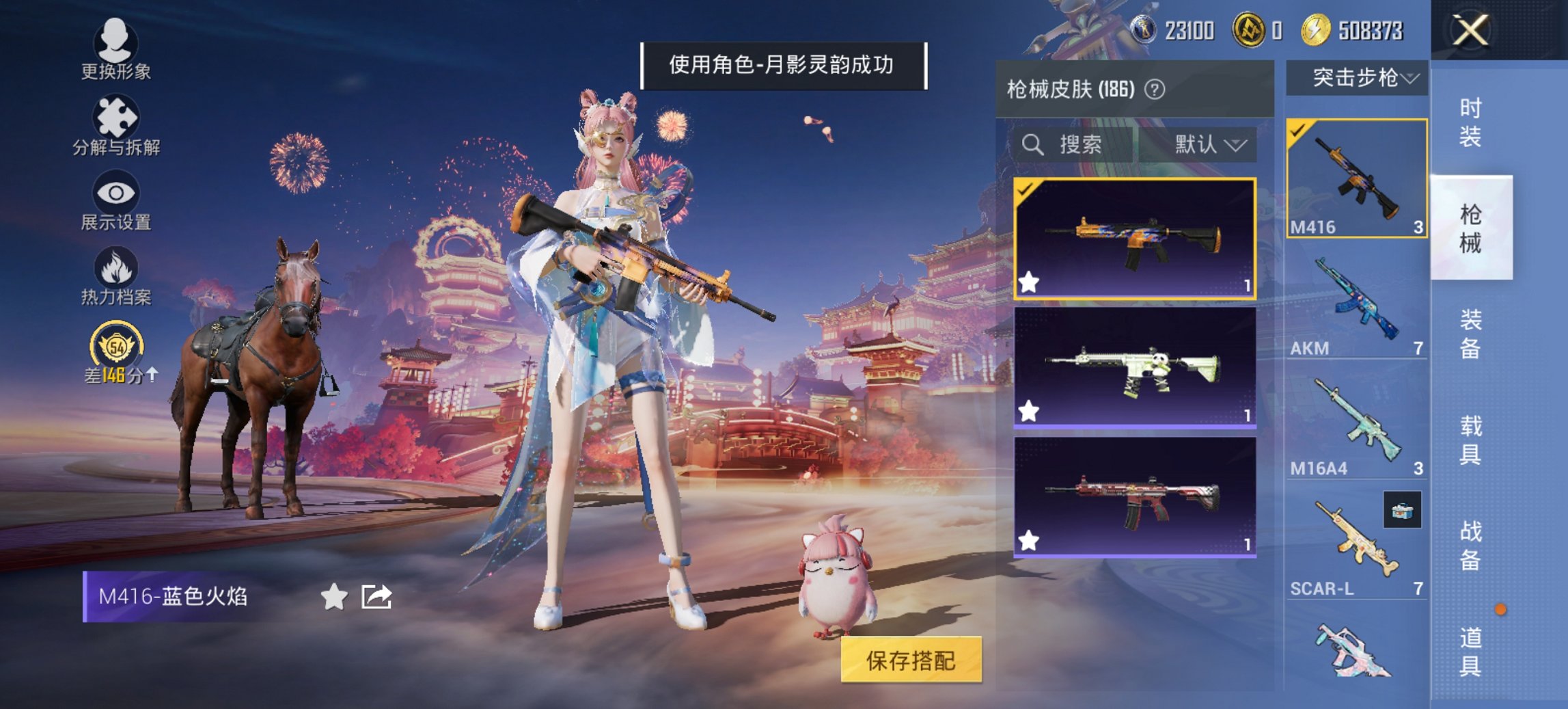This screenshot has width=1568, height=709.
Task: Click the lightning coin balance icon
Action: coord(1317,30)
